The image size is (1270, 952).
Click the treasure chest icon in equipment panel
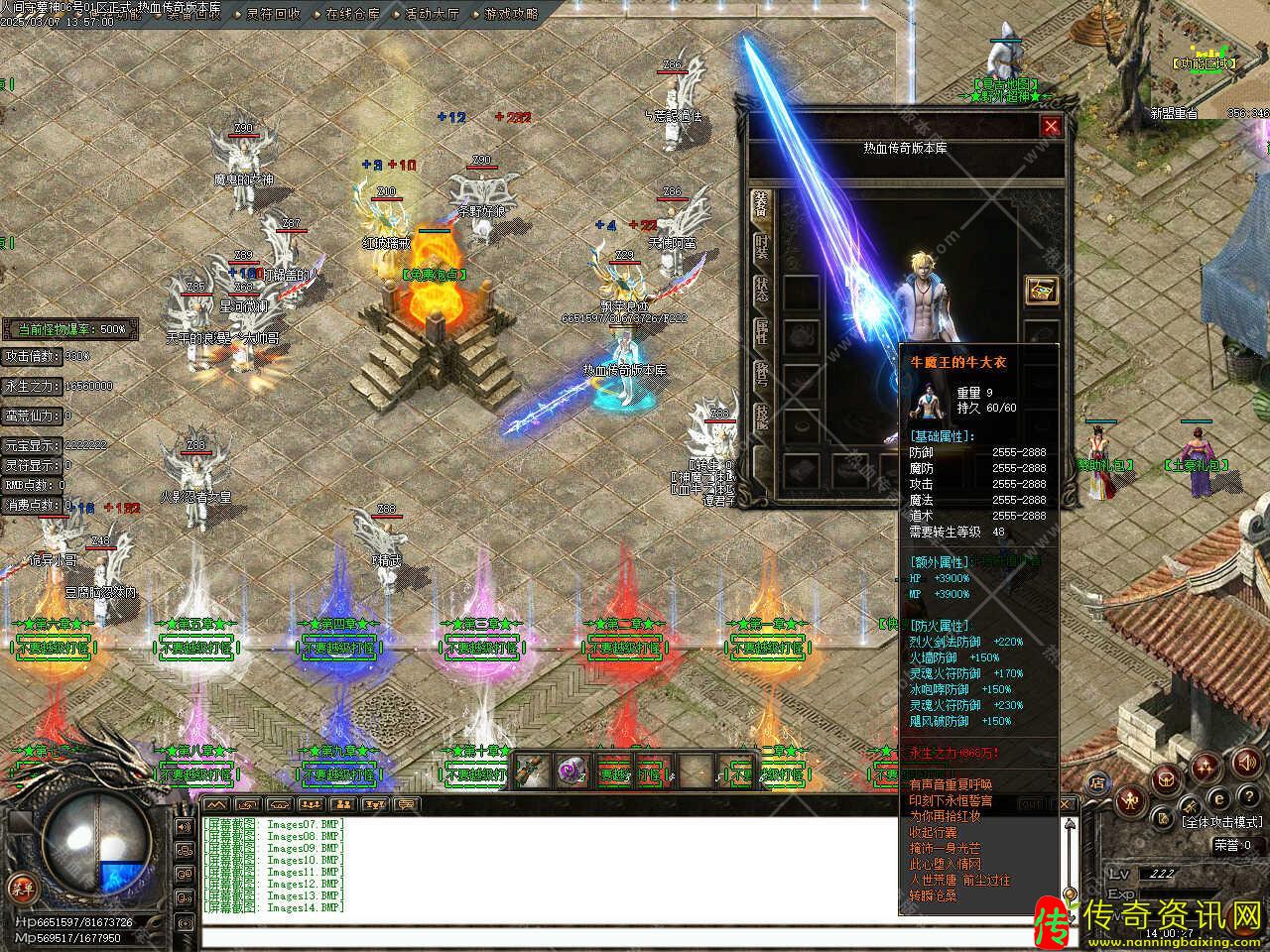pos(1041,291)
